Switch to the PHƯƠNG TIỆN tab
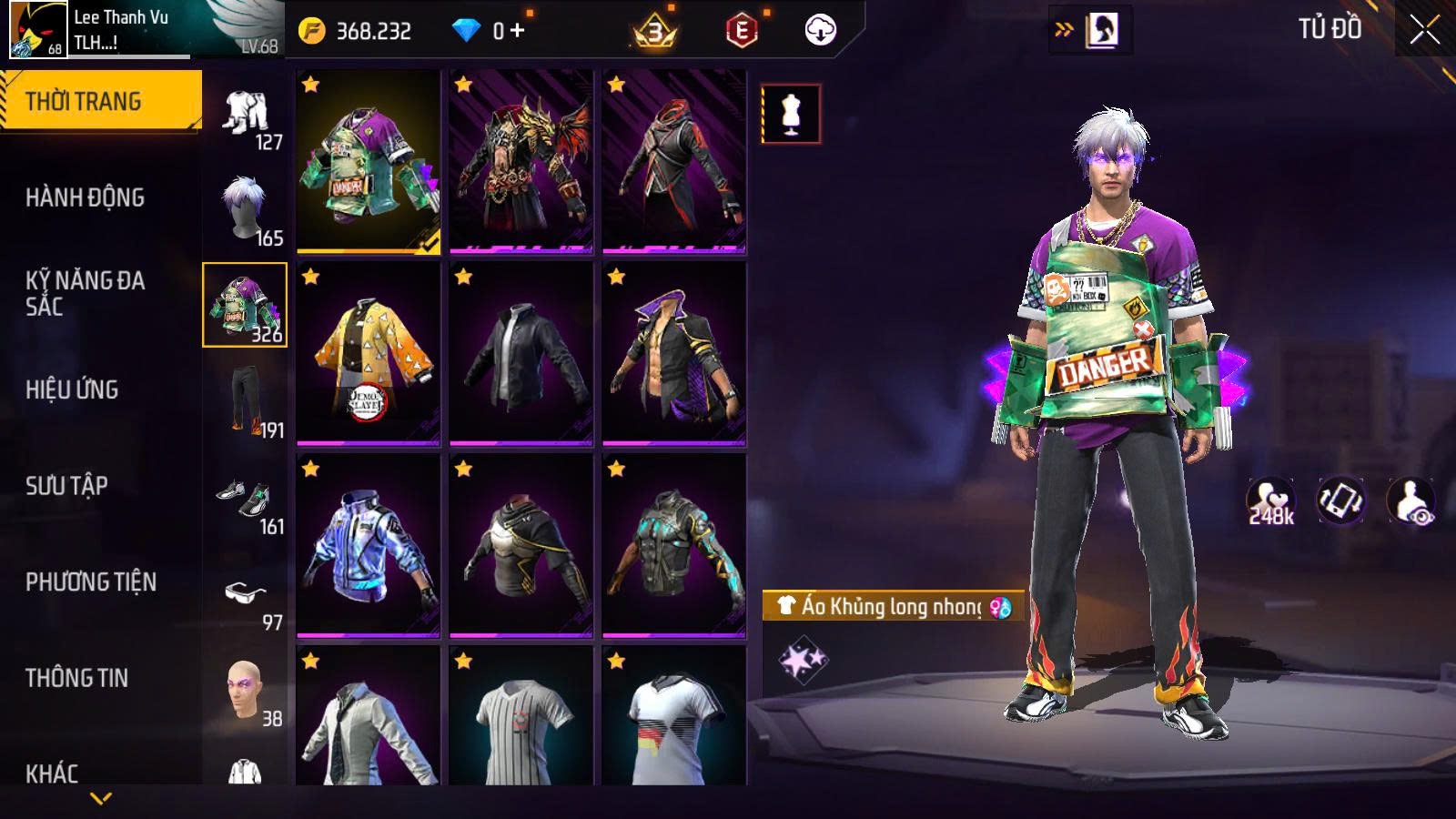 tap(90, 582)
